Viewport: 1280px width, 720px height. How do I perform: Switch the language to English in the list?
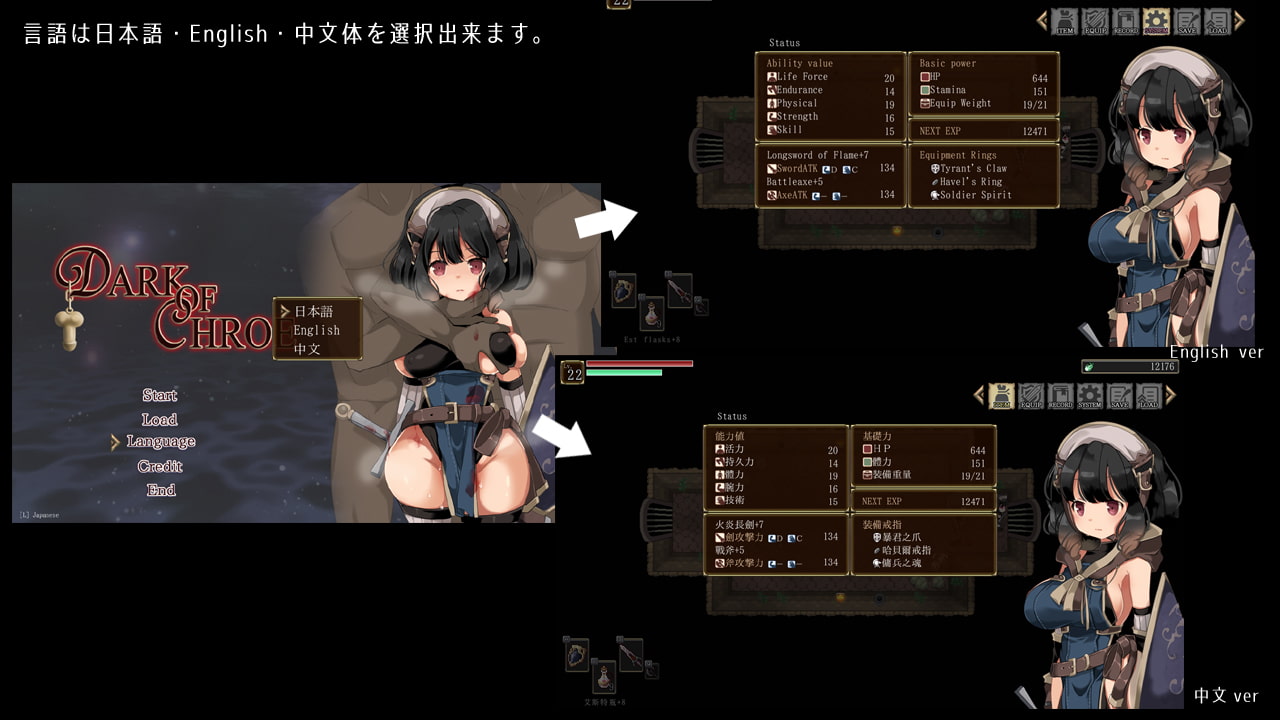pos(316,331)
